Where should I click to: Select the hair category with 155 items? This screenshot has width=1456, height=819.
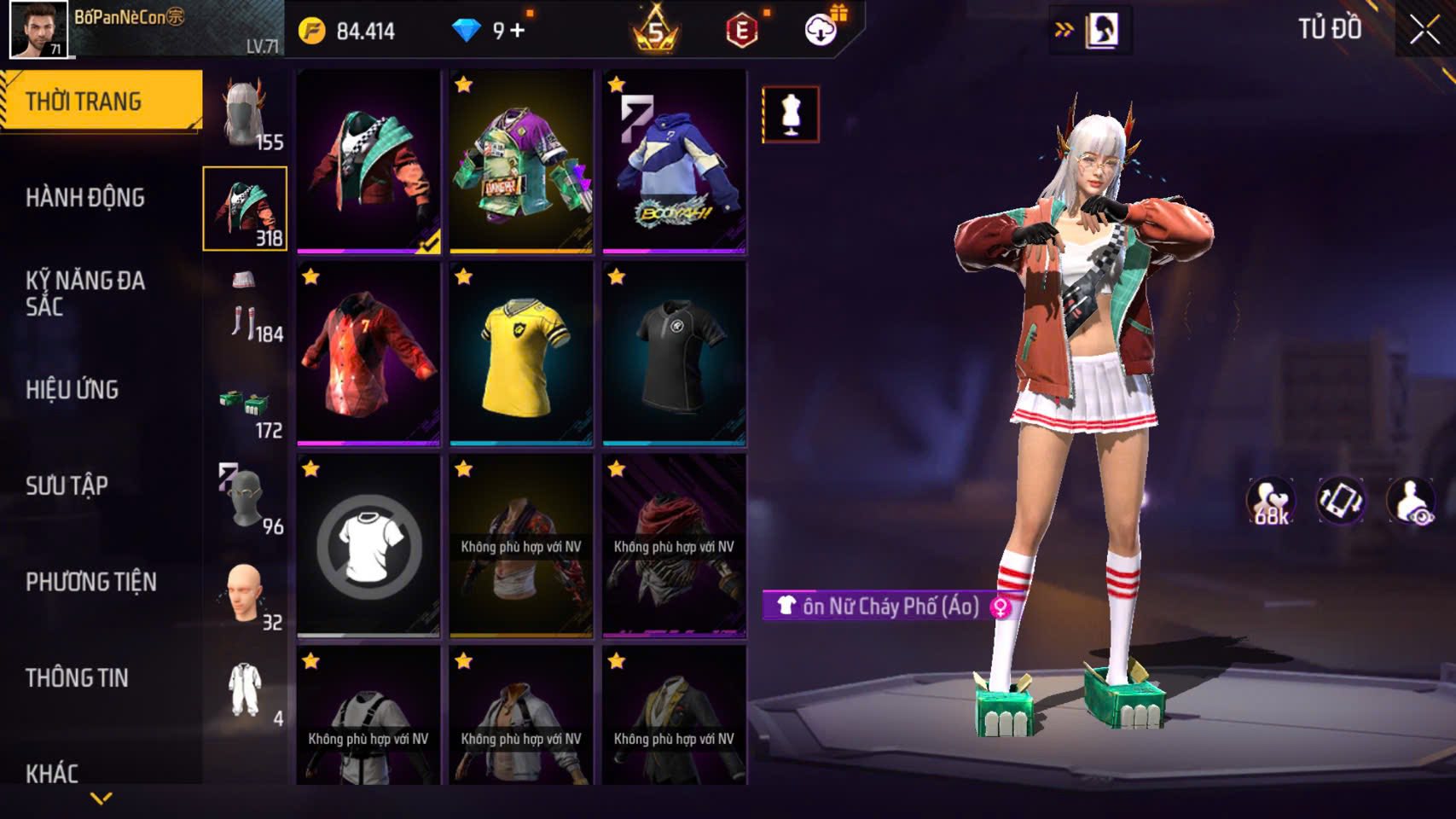pyautogui.click(x=246, y=113)
